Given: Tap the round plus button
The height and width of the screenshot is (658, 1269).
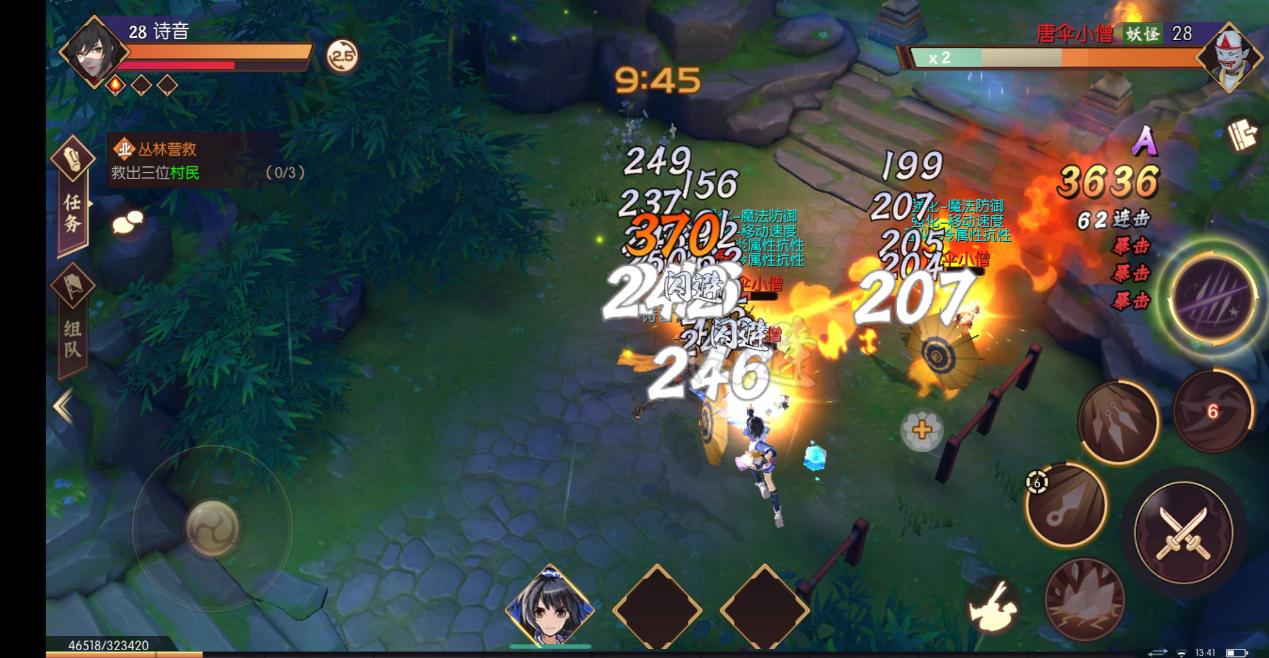Looking at the screenshot, I should [921, 431].
